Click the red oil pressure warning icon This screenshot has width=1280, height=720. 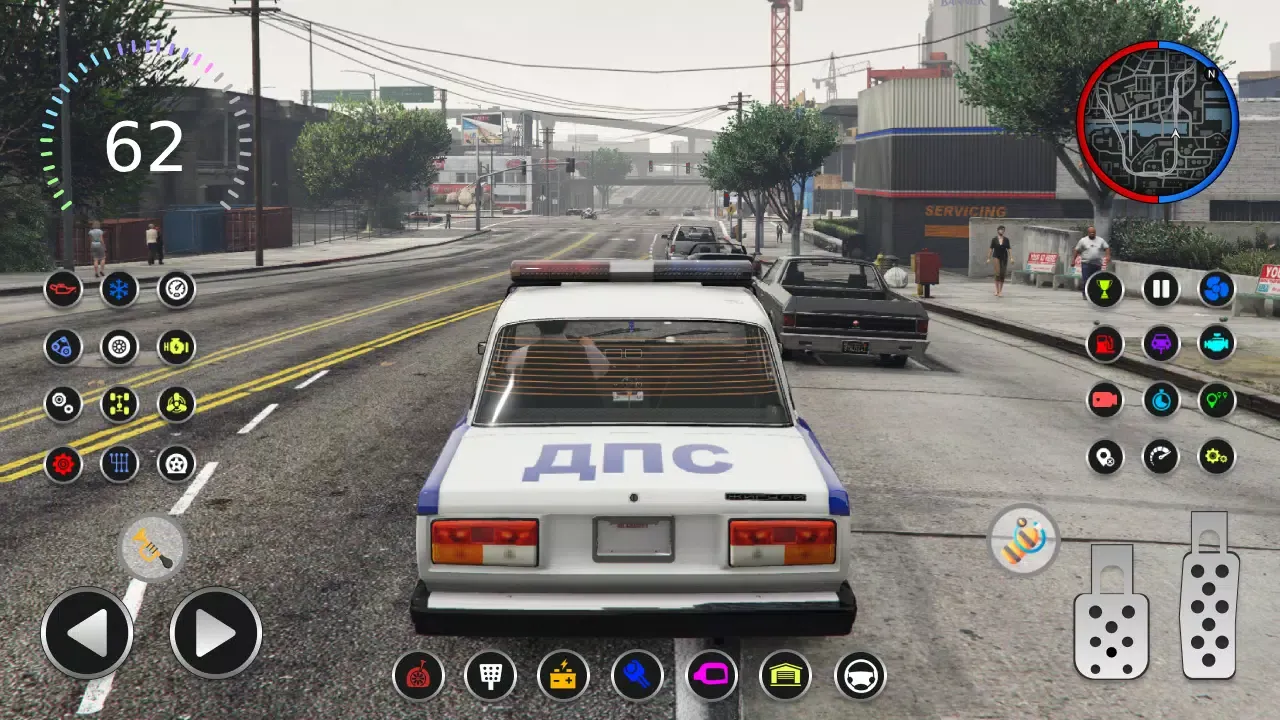64,290
